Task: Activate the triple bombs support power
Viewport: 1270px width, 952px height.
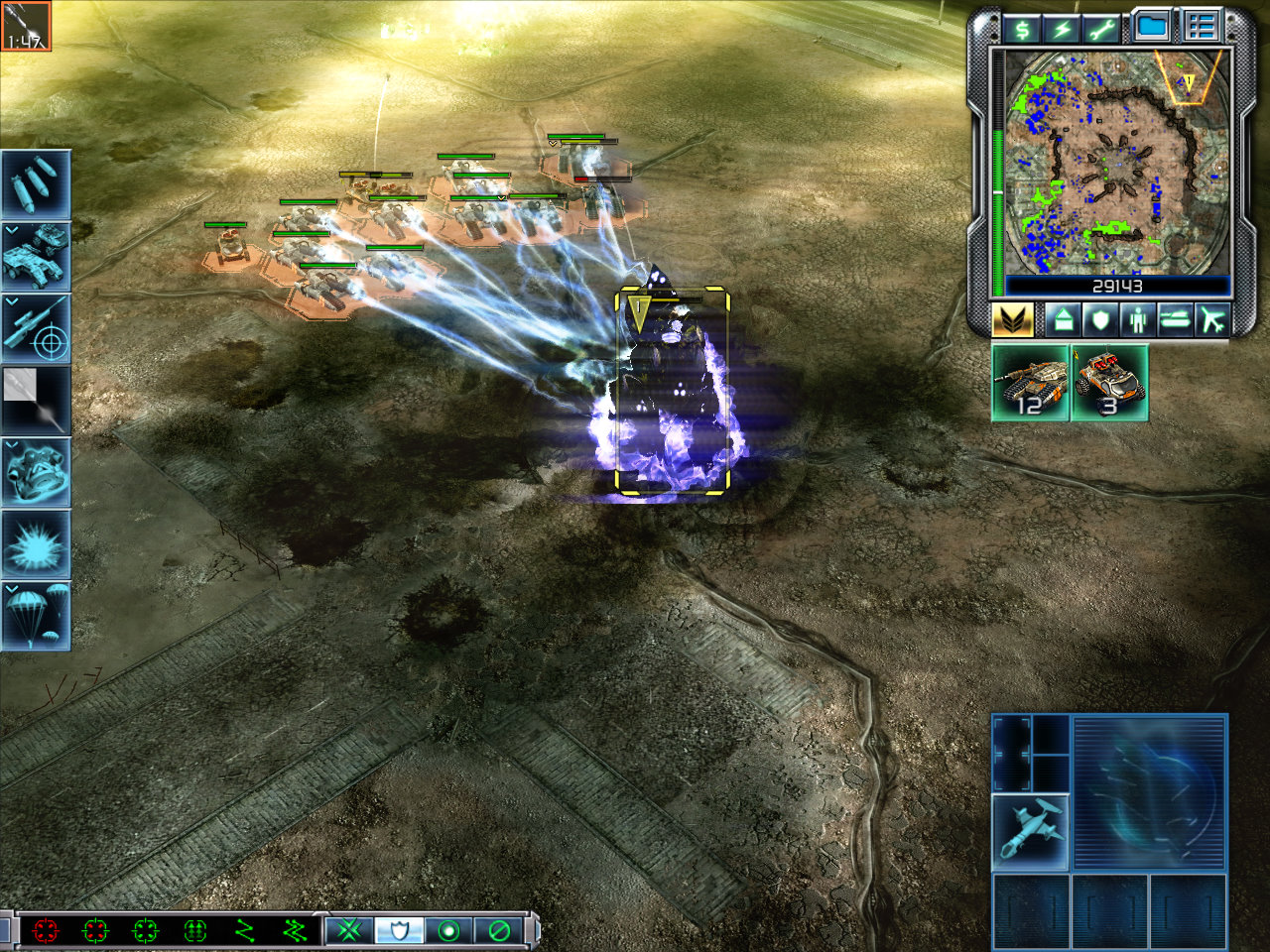Action: [x=36, y=184]
